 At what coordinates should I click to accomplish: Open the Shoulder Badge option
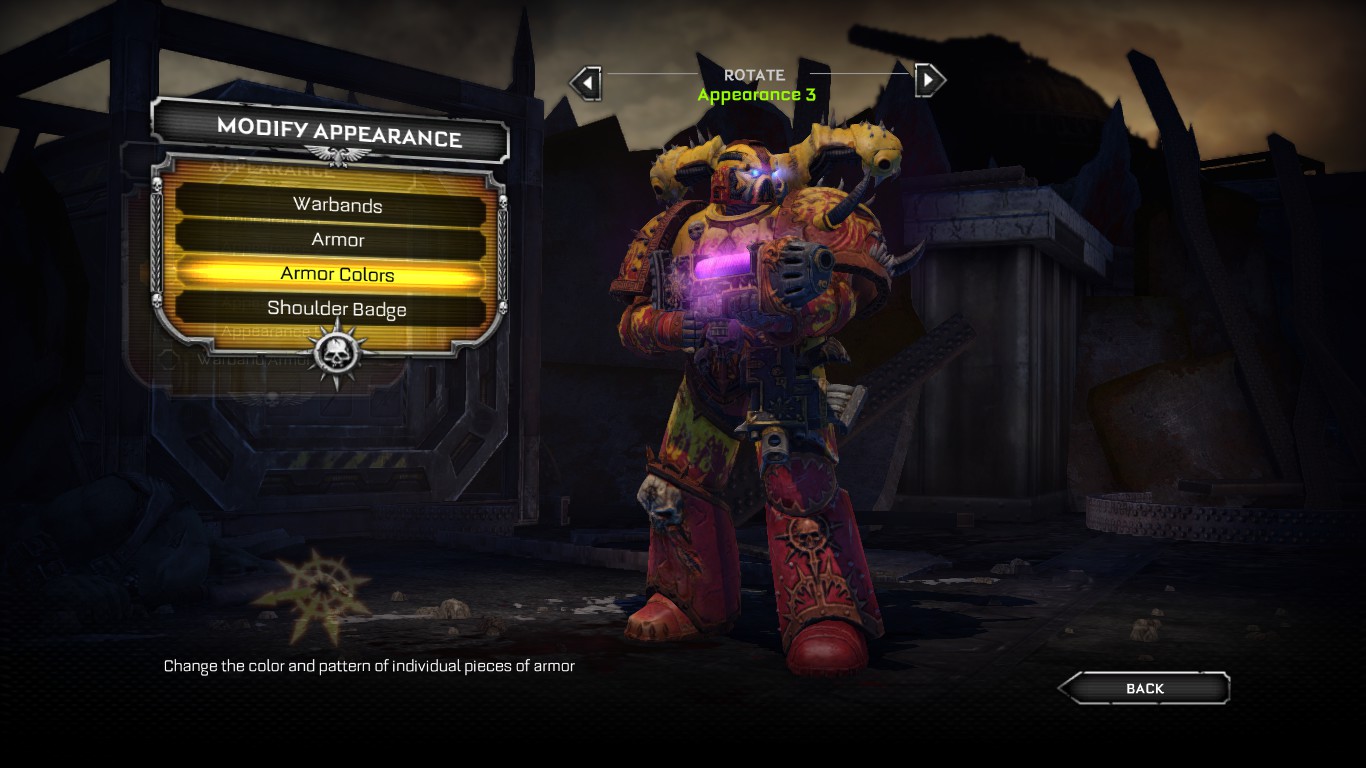coord(337,309)
